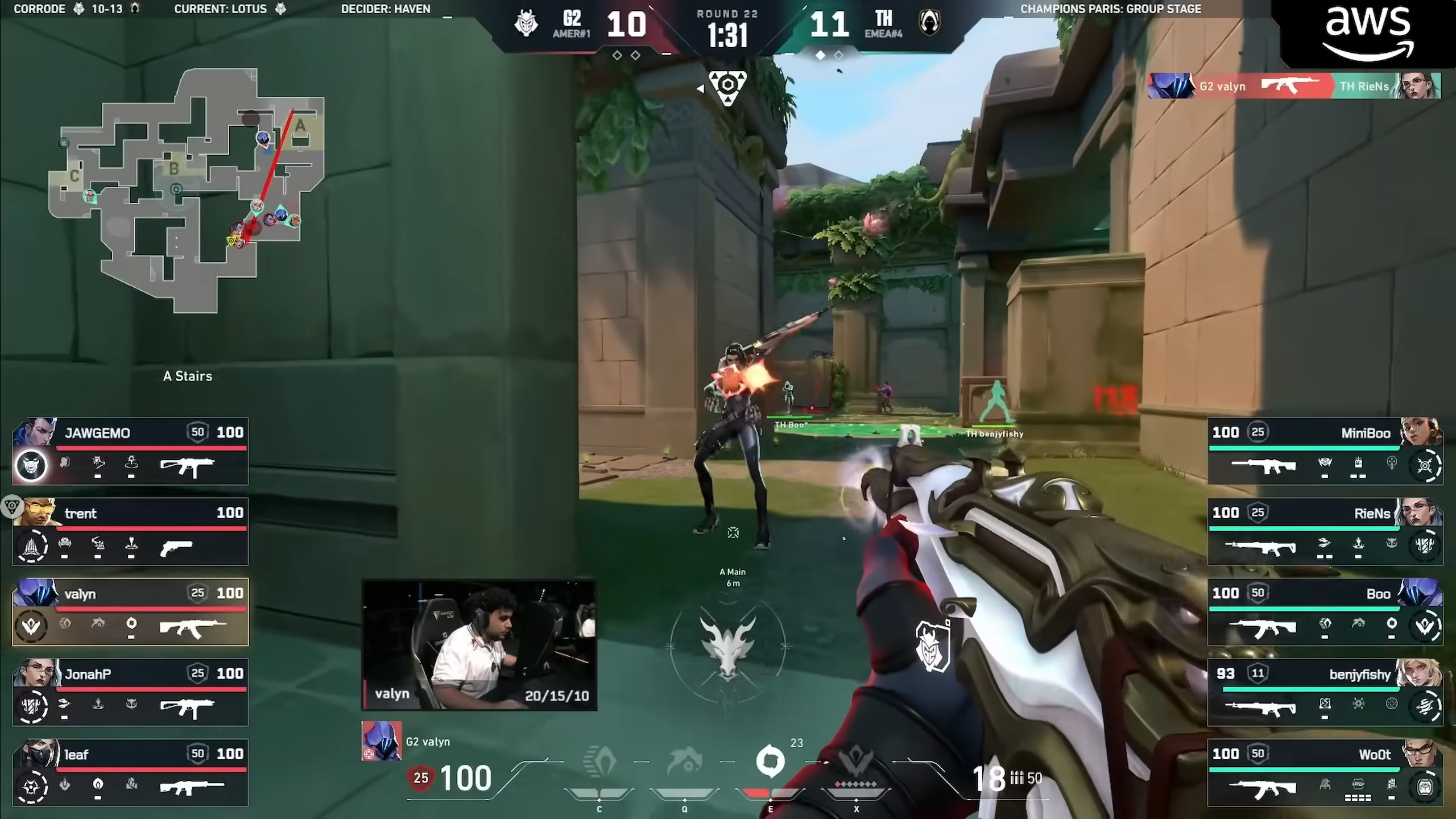Click the G2 team logo in scoreboard
Viewport: 1456px width, 819px height.
tap(526, 24)
